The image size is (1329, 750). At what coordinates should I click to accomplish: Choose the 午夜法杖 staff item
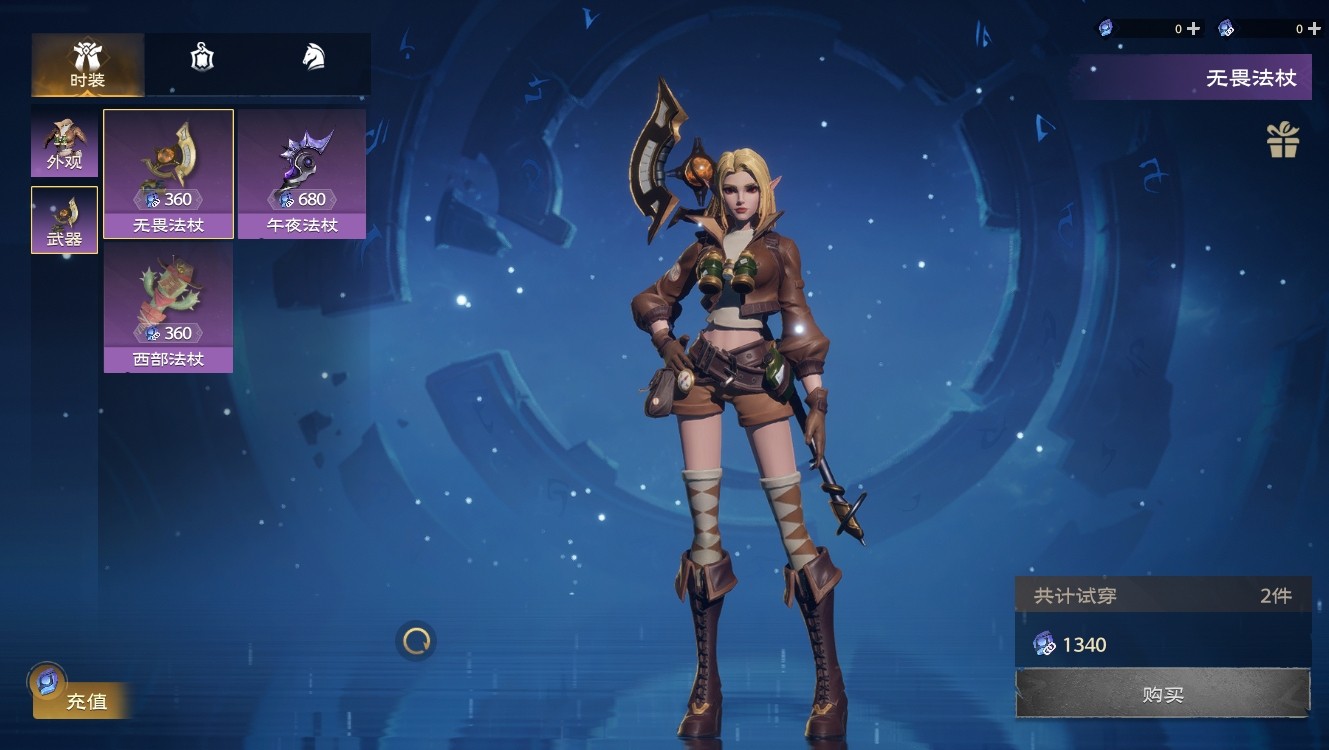pos(302,174)
